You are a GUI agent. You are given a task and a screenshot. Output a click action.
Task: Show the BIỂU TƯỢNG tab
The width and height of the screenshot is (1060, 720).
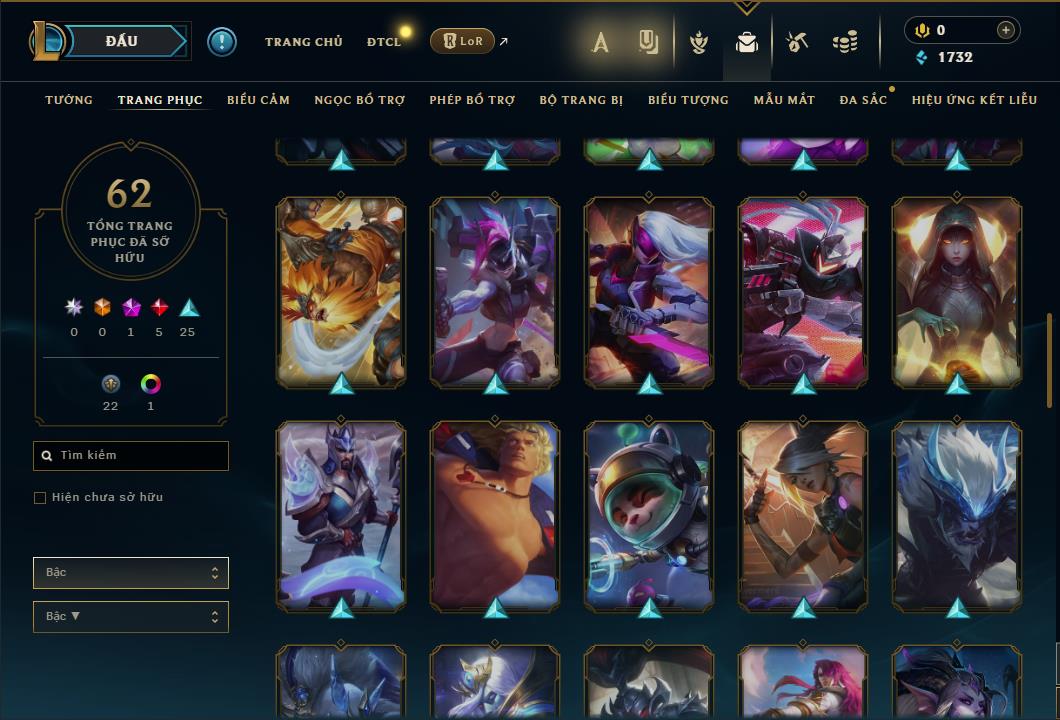tap(688, 100)
